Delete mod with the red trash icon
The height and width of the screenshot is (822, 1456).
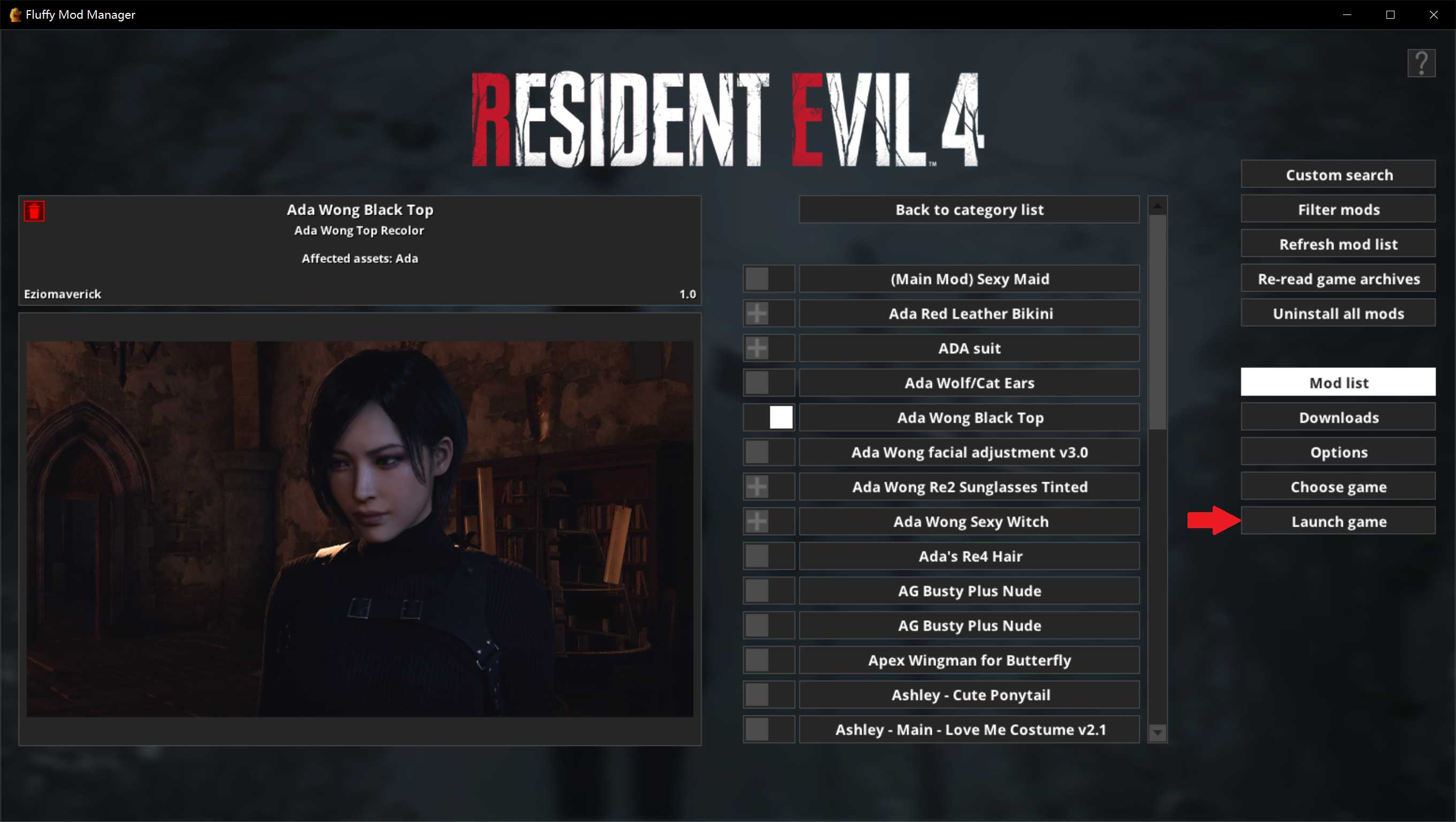pos(34,211)
